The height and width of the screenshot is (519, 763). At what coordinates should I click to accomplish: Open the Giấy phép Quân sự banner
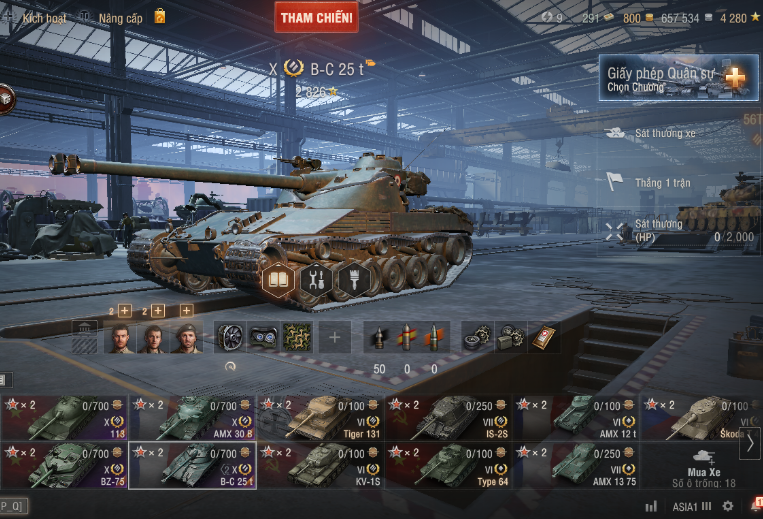click(678, 78)
